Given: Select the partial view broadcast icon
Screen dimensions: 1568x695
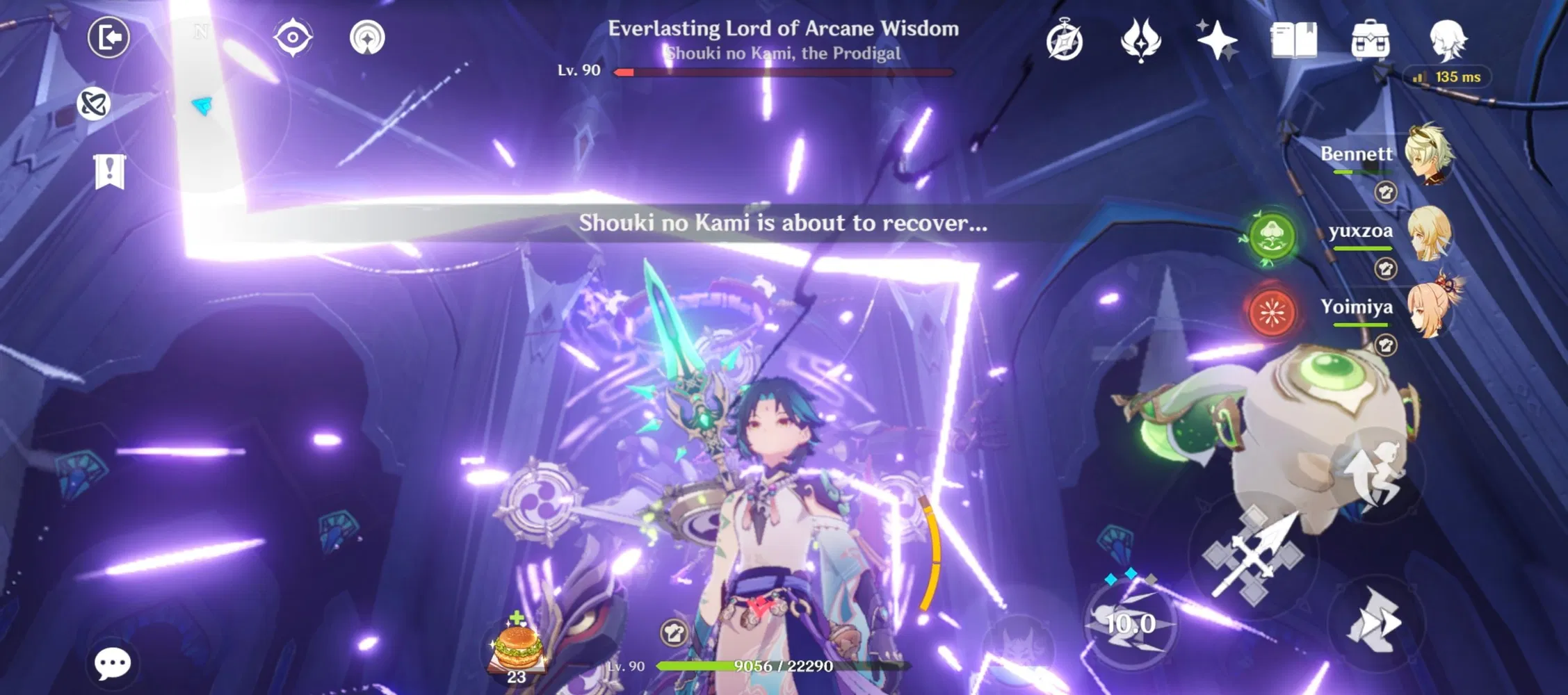Looking at the screenshot, I should (x=366, y=38).
